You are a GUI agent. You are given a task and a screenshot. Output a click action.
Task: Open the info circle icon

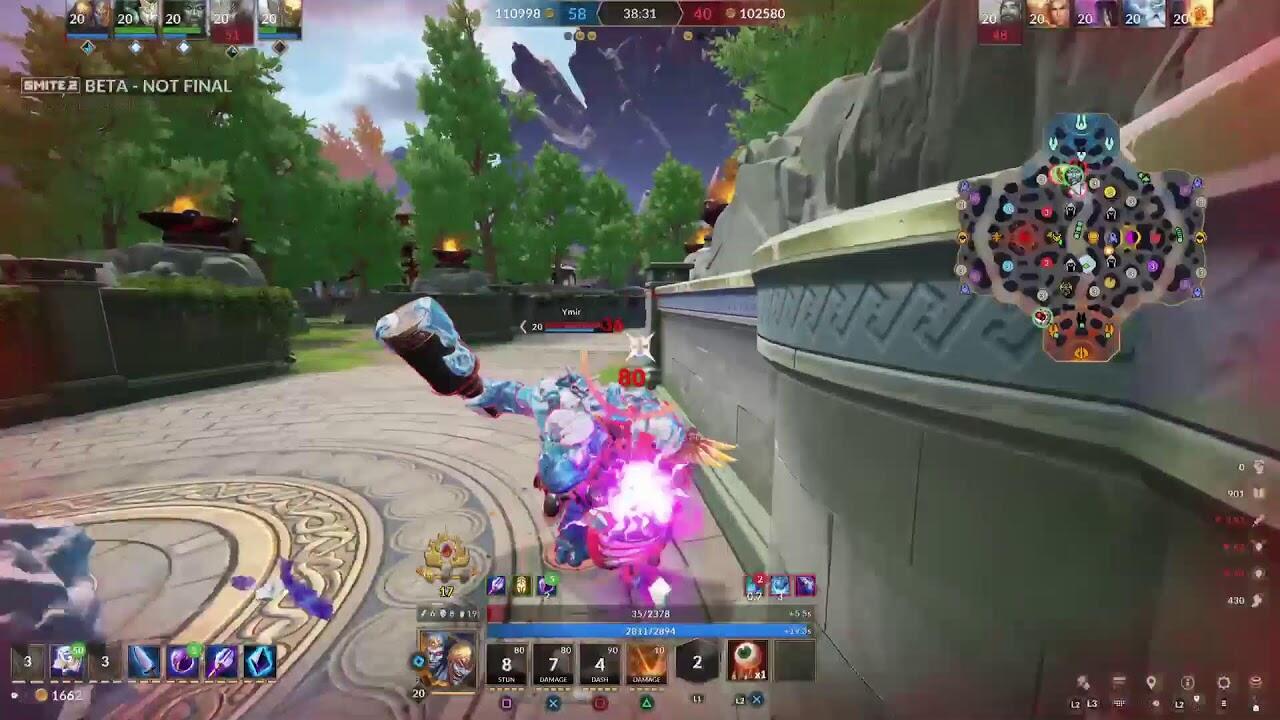point(1187,683)
